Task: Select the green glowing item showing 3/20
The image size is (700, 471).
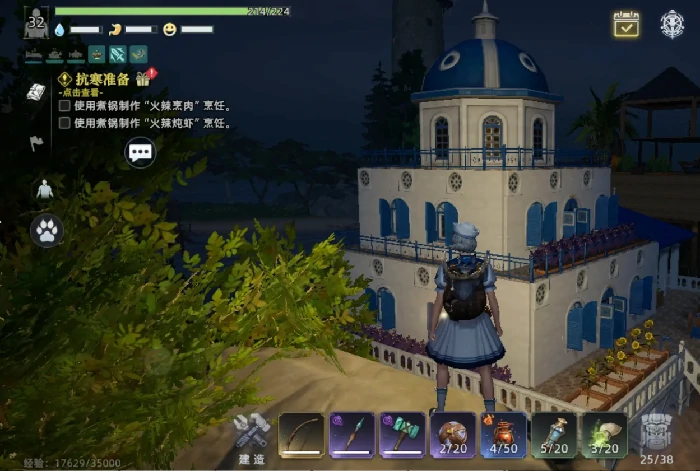Action: pos(604,435)
